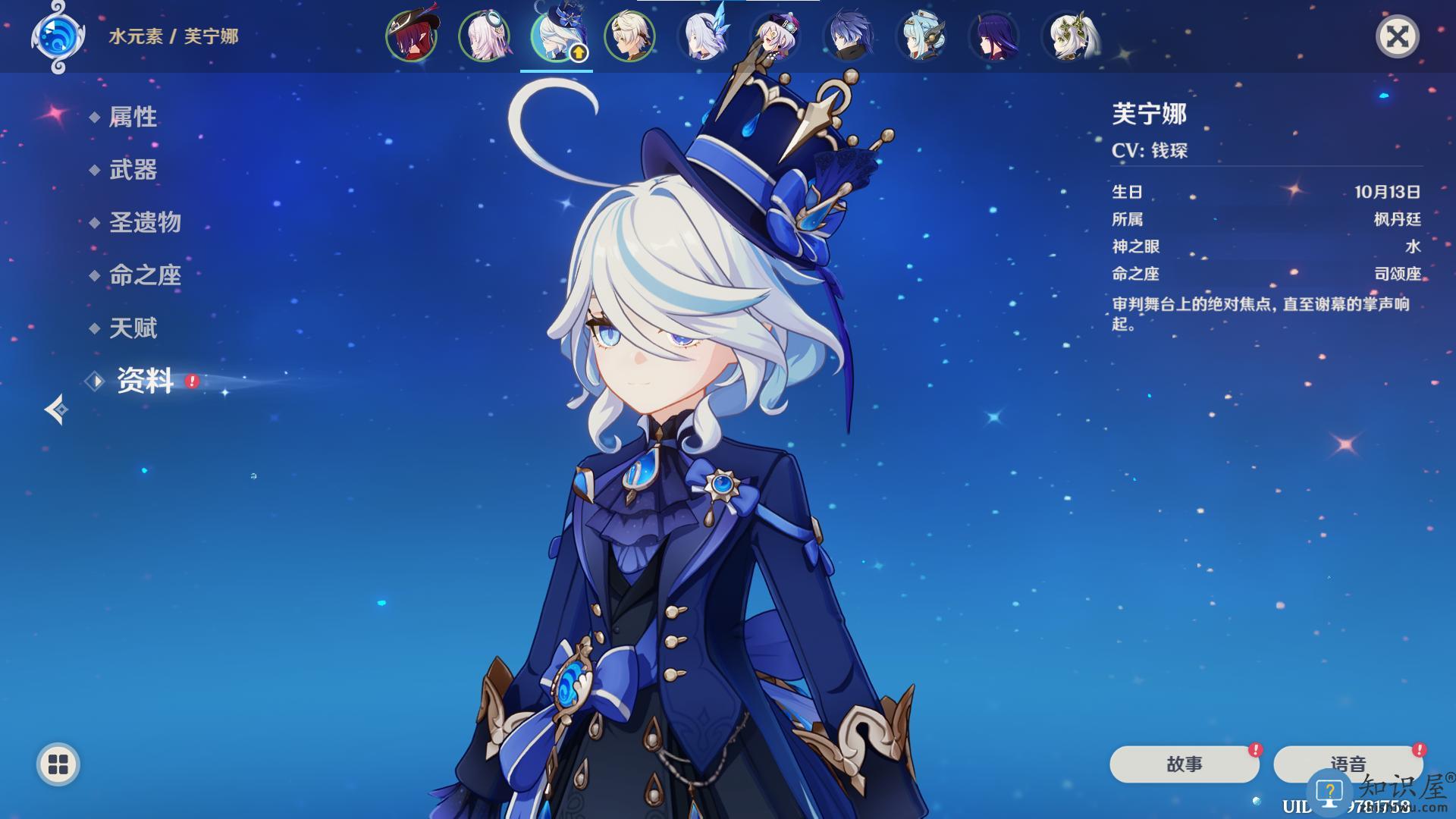Image resolution: width=1456 pixels, height=819 pixels.
Task: Show the 命之座 constellation page
Action: pyautogui.click(x=145, y=275)
